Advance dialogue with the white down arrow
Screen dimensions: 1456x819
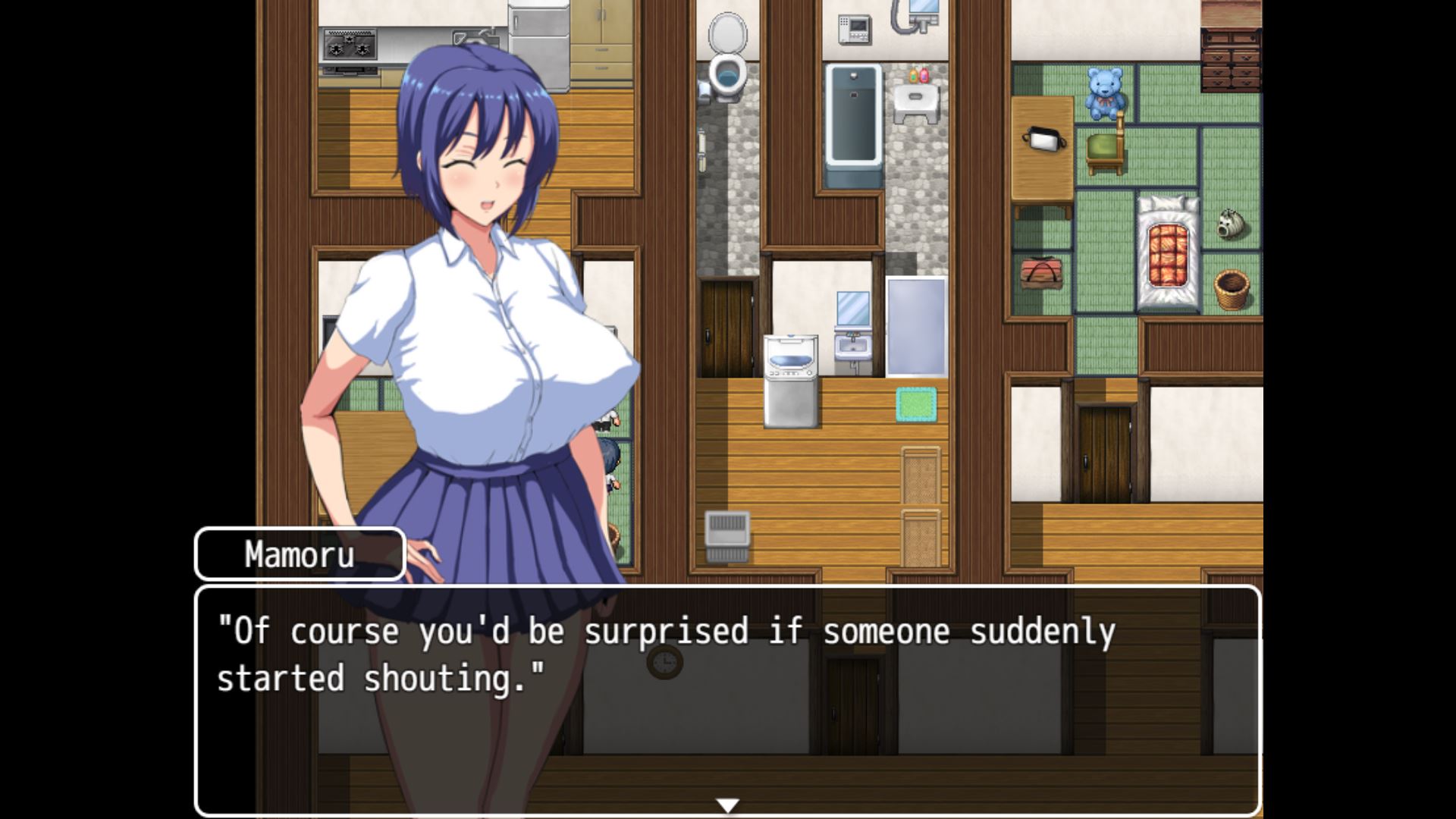tap(727, 805)
